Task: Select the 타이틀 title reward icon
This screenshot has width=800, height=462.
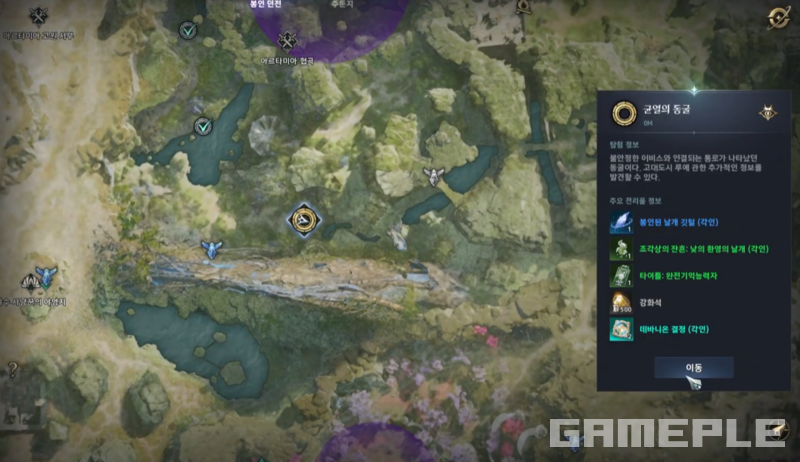Action: click(622, 276)
